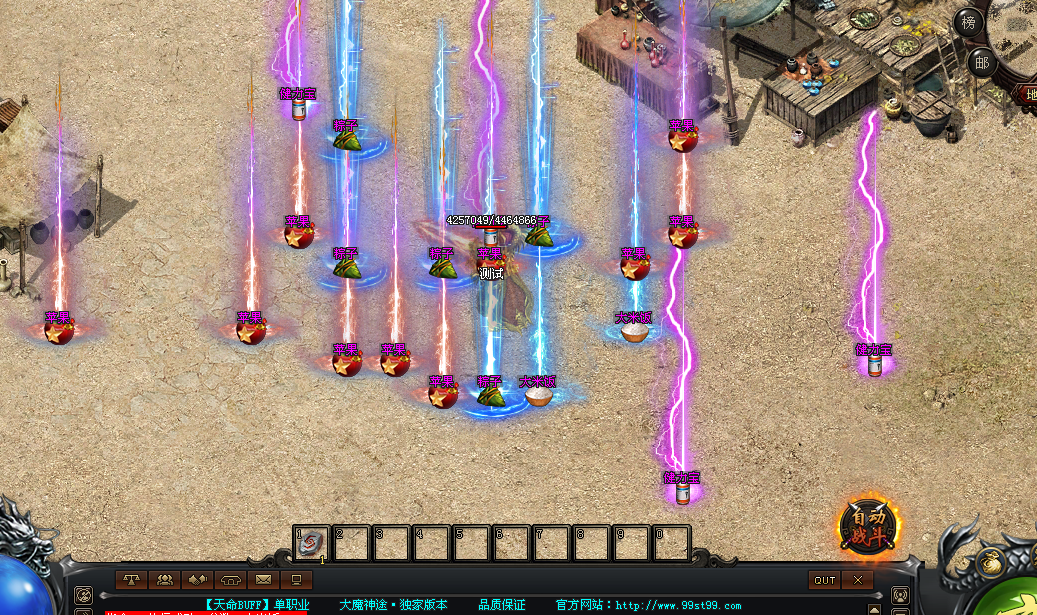Click the telephone-shaped icon button

(230, 579)
